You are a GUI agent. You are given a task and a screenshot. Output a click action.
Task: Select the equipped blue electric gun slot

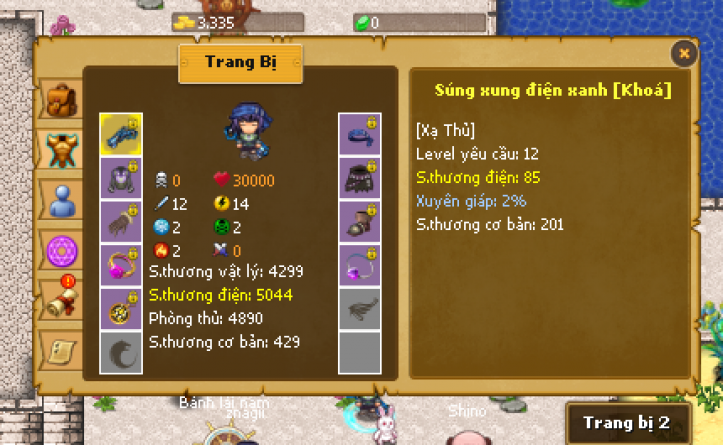point(121,134)
